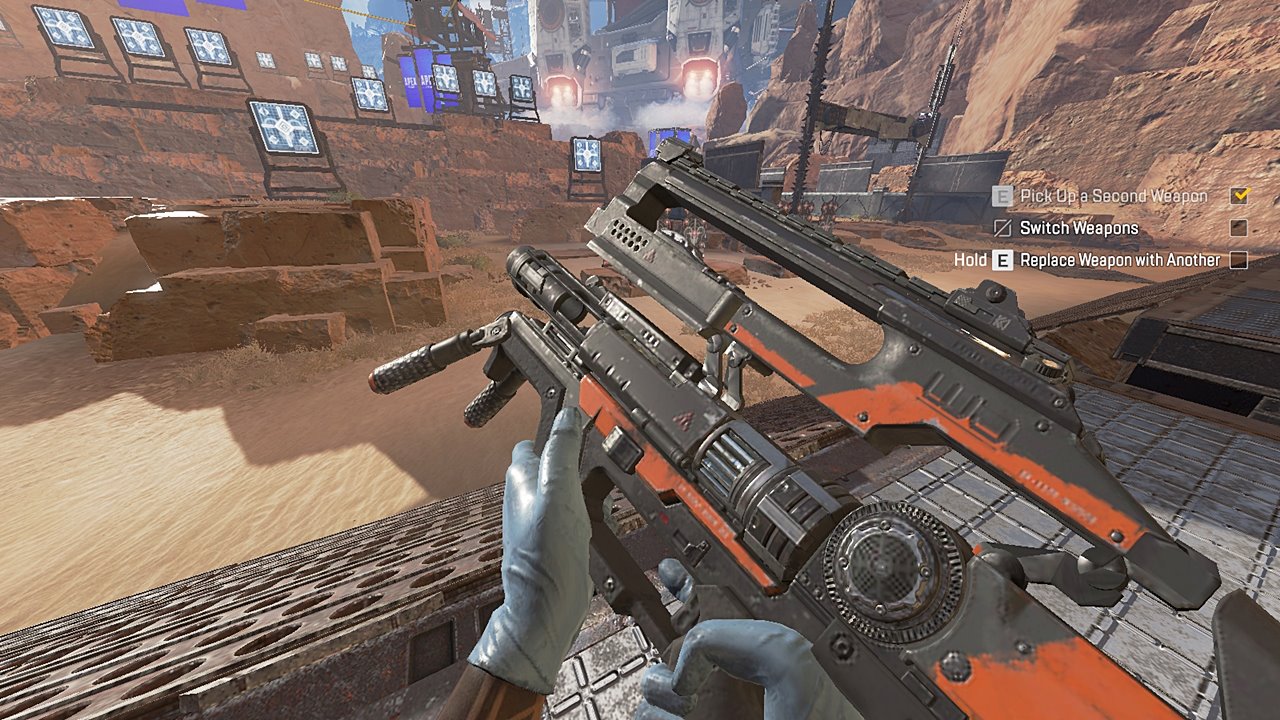
Task: Click the "Switch Weapons" objective text
Action: point(1078,228)
